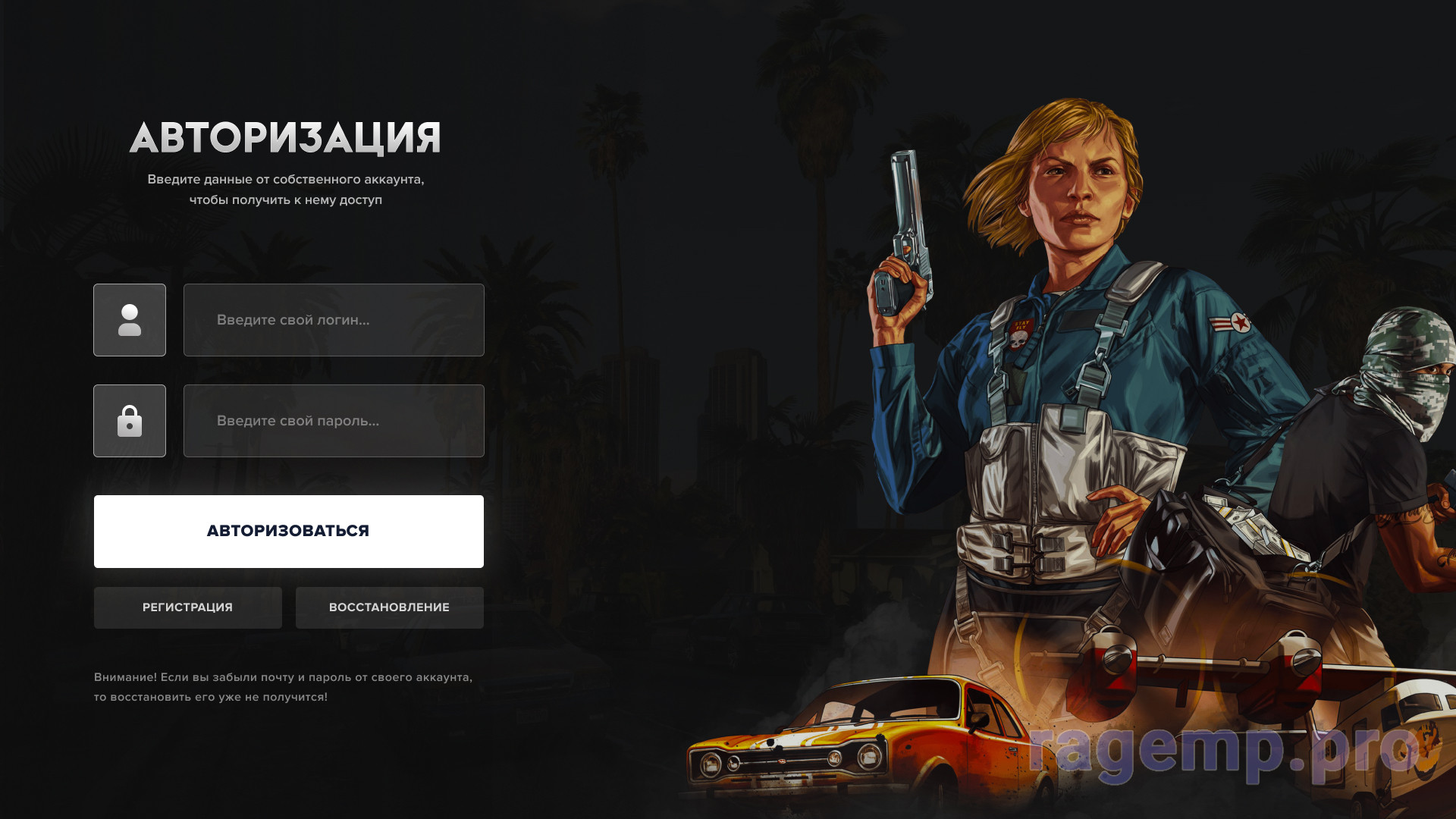Select the user silhouette icon box

[130, 320]
